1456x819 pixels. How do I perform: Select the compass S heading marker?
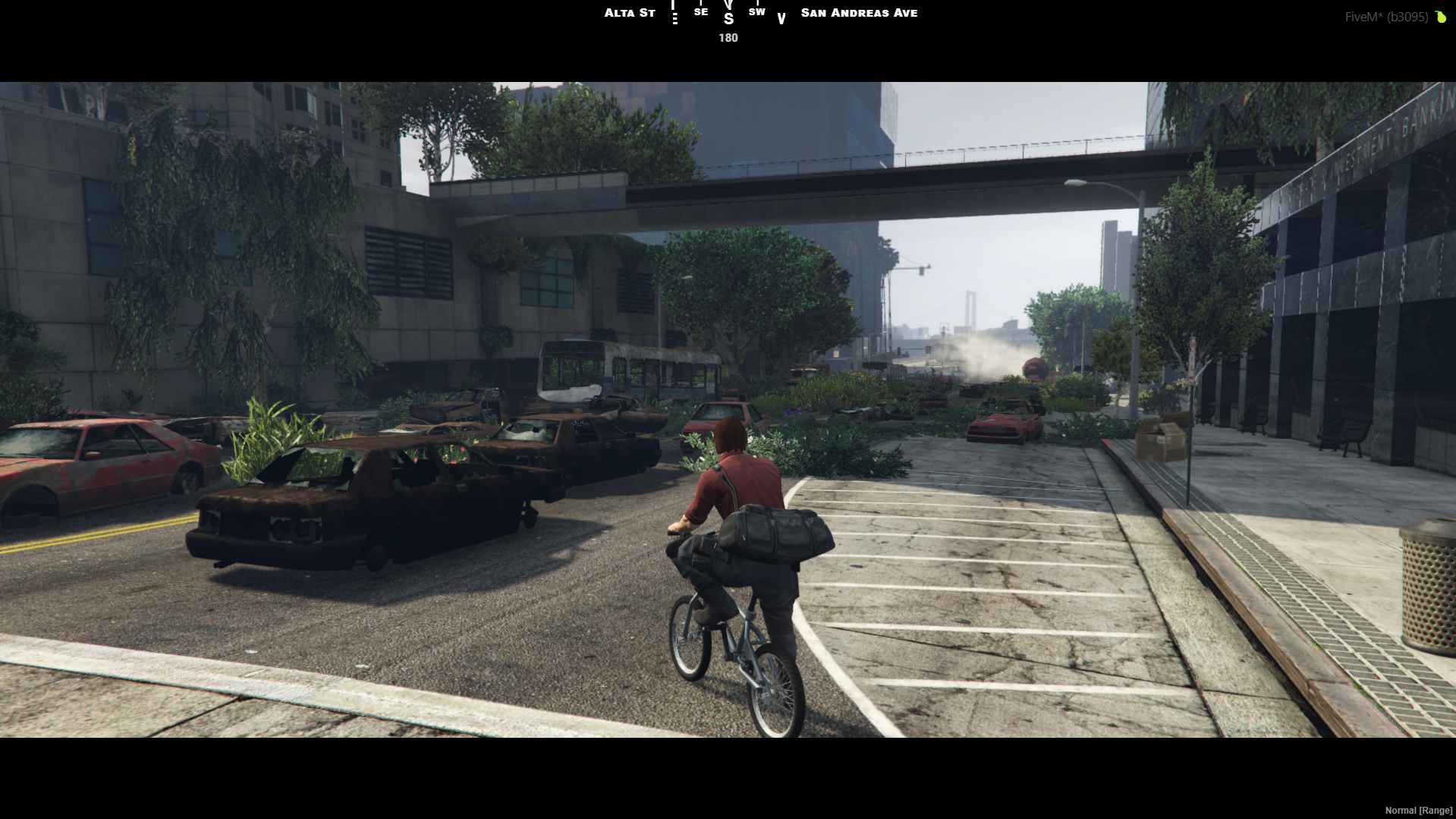pos(728,19)
